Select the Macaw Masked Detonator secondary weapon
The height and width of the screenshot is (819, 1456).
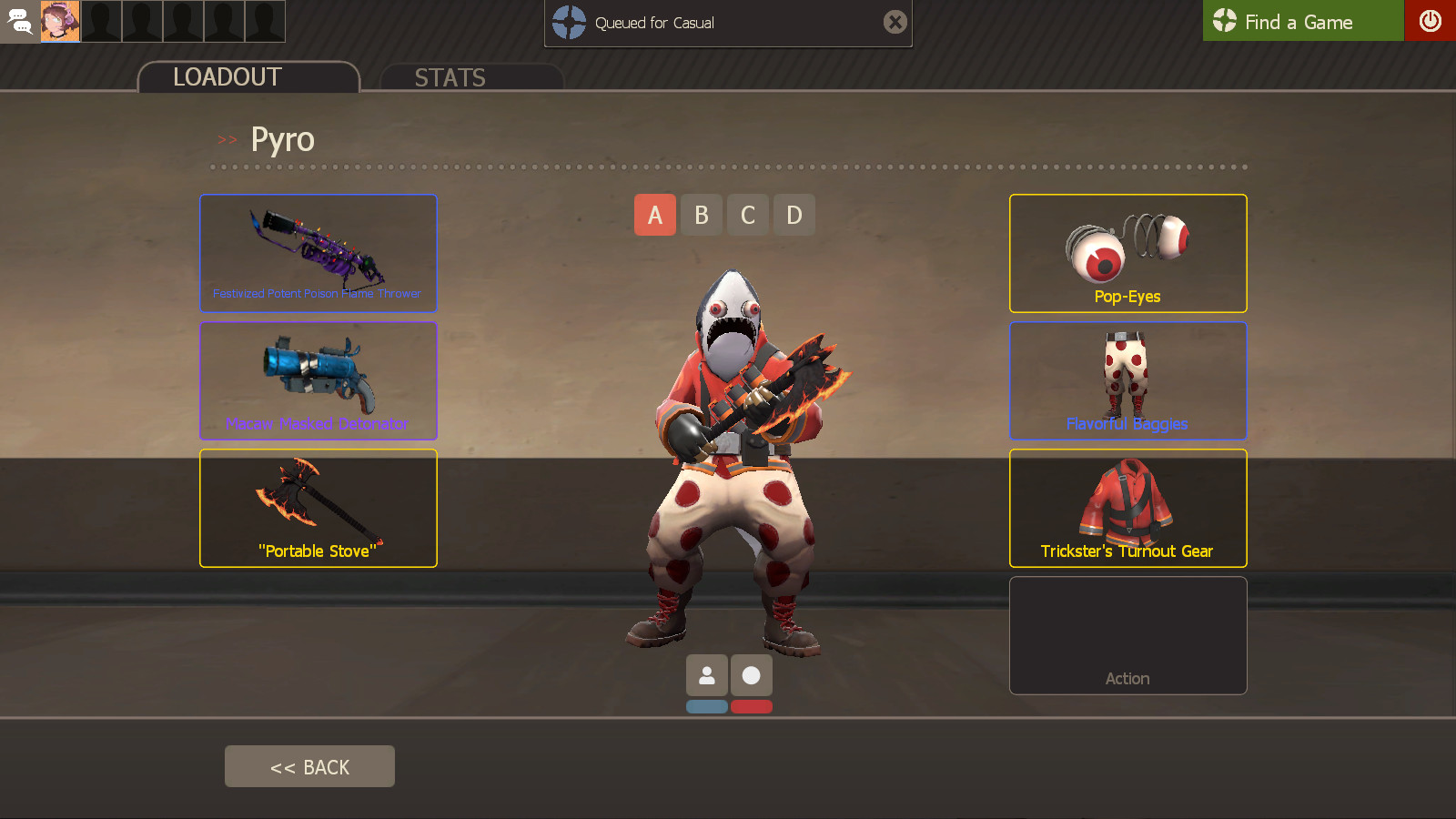318,380
